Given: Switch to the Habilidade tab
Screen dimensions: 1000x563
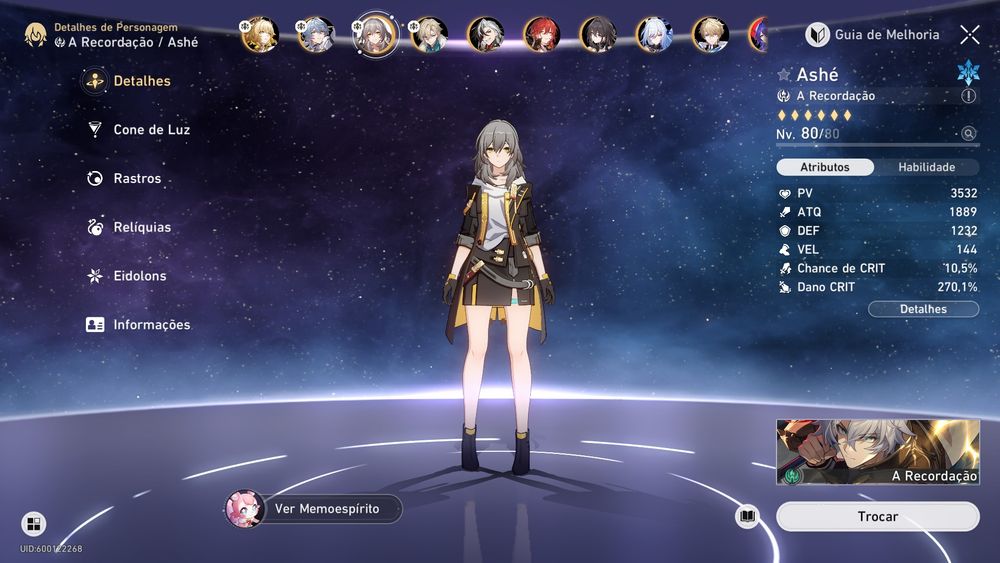Looking at the screenshot, I should [926, 167].
